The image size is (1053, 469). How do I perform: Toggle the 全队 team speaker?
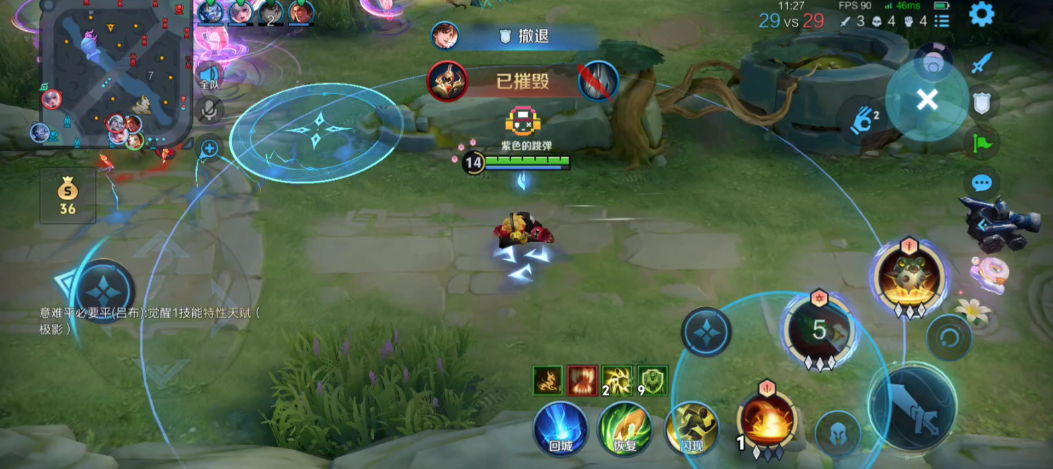(x=209, y=74)
